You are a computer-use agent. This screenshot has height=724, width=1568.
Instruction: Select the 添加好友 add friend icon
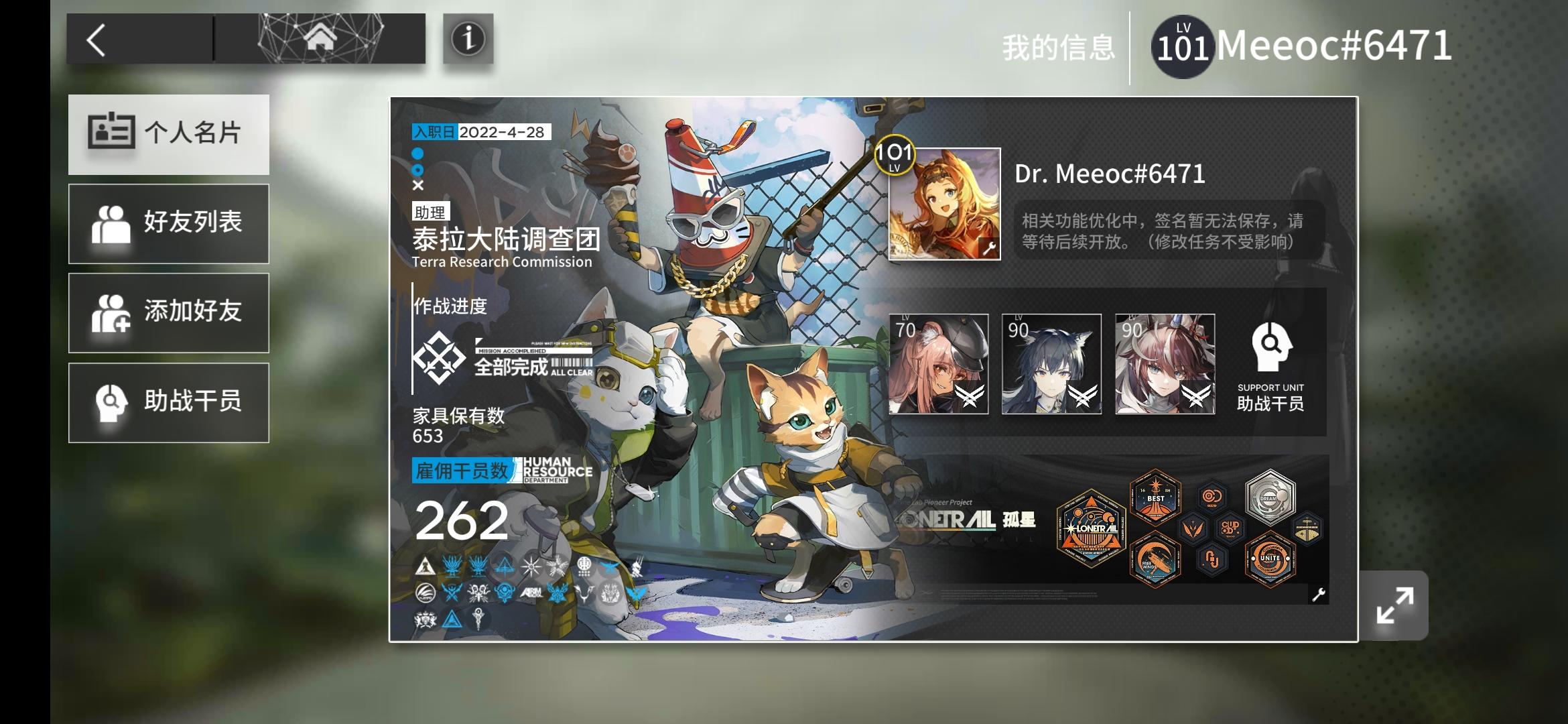(113, 313)
